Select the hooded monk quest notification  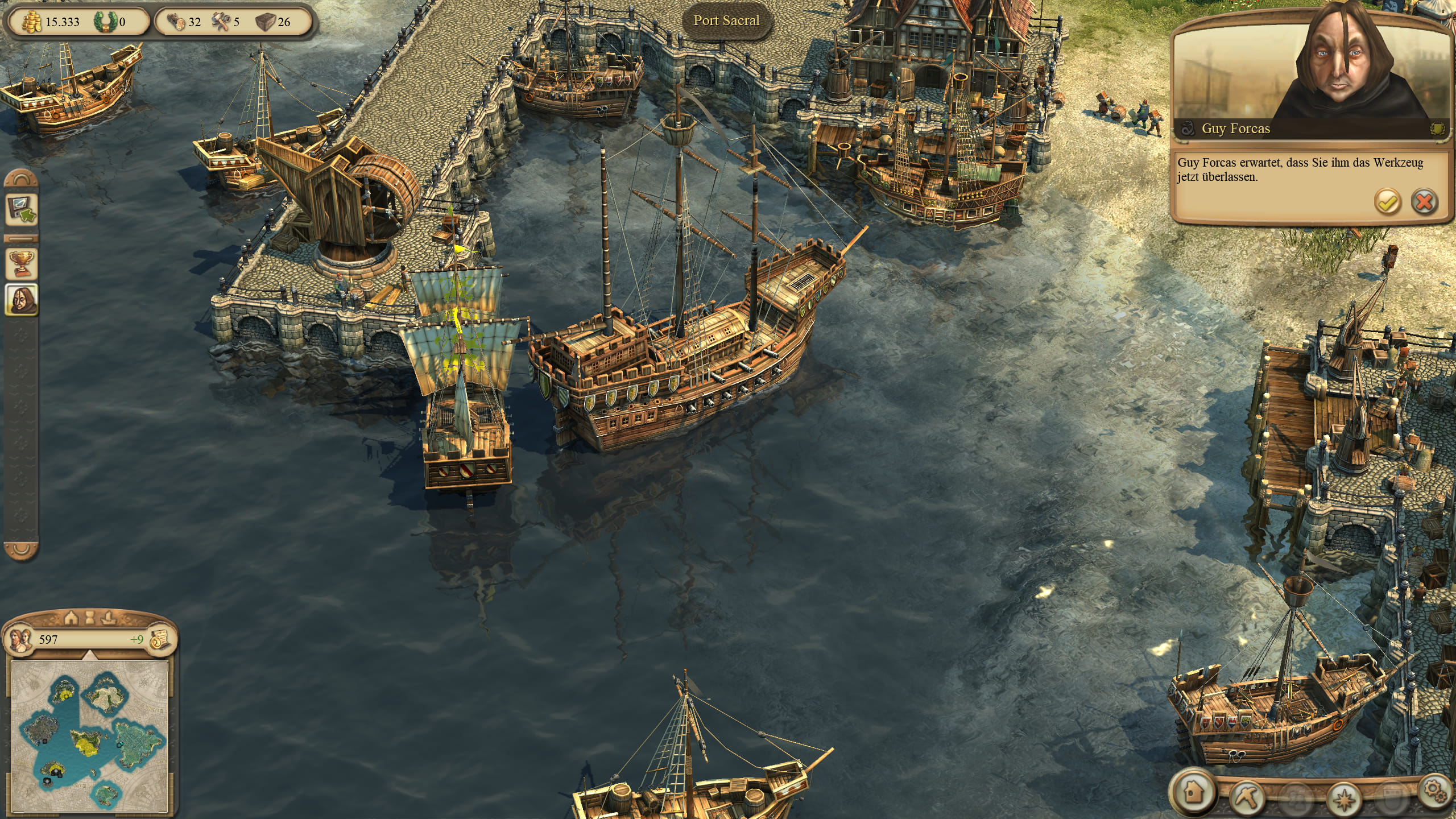pos(22,299)
